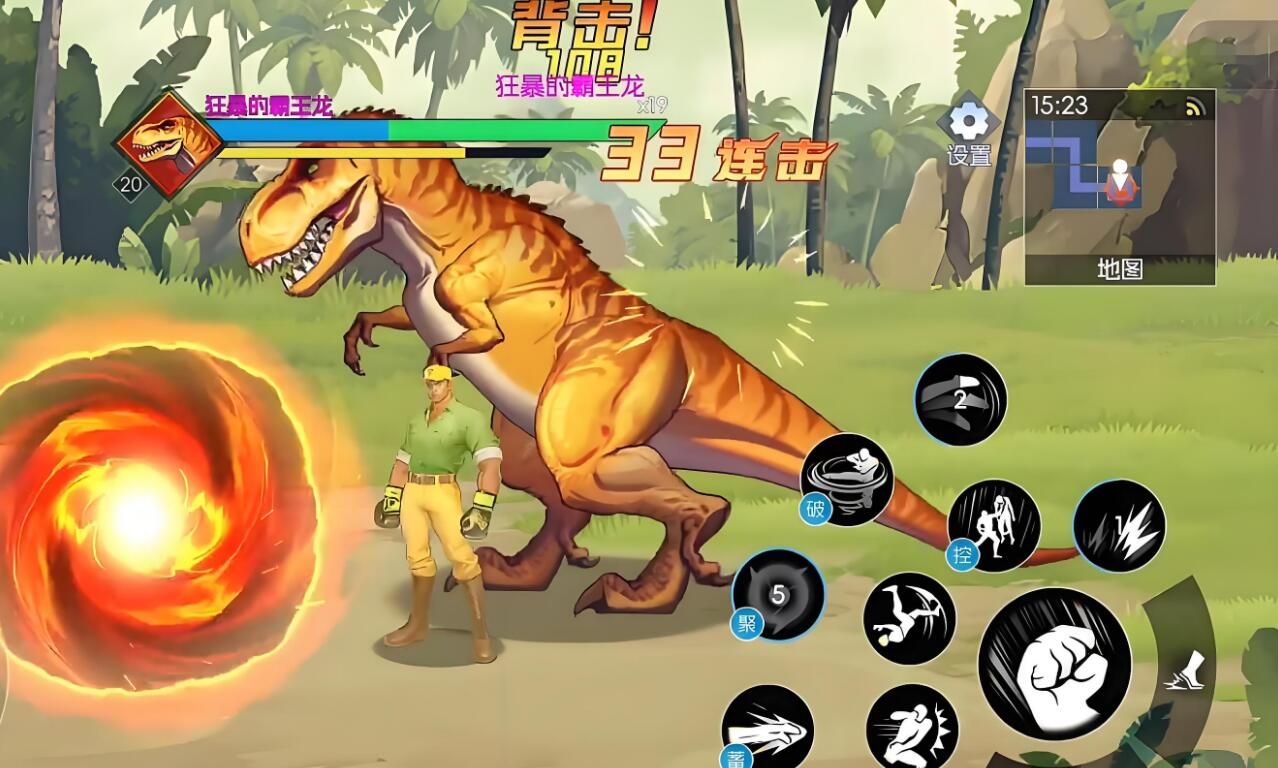The height and width of the screenshot is (768, 1278).
Task: Open the 地图 minimap
Action: [x=1119, y=187]
